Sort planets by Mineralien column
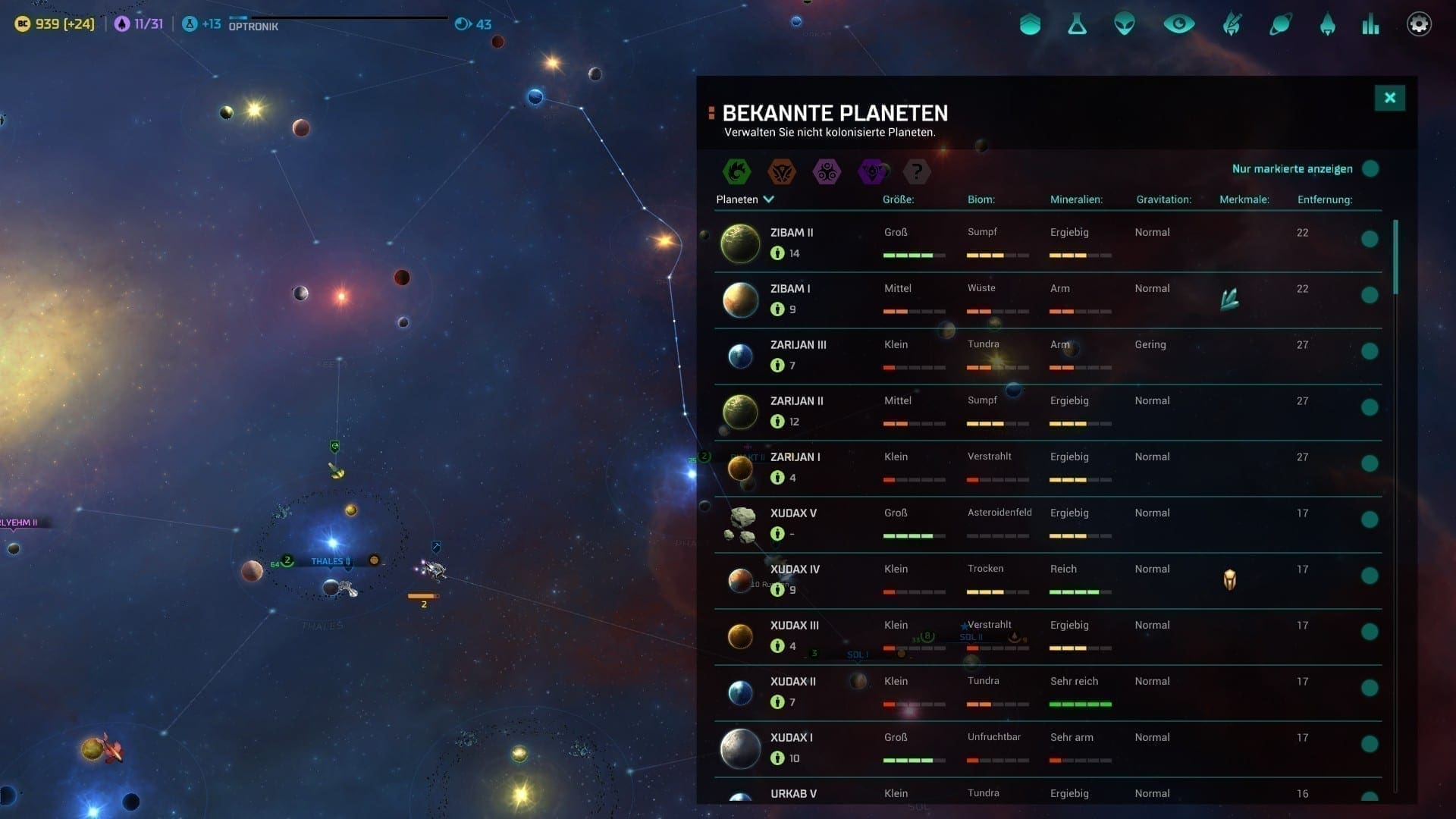 (x=1075, y=199)
